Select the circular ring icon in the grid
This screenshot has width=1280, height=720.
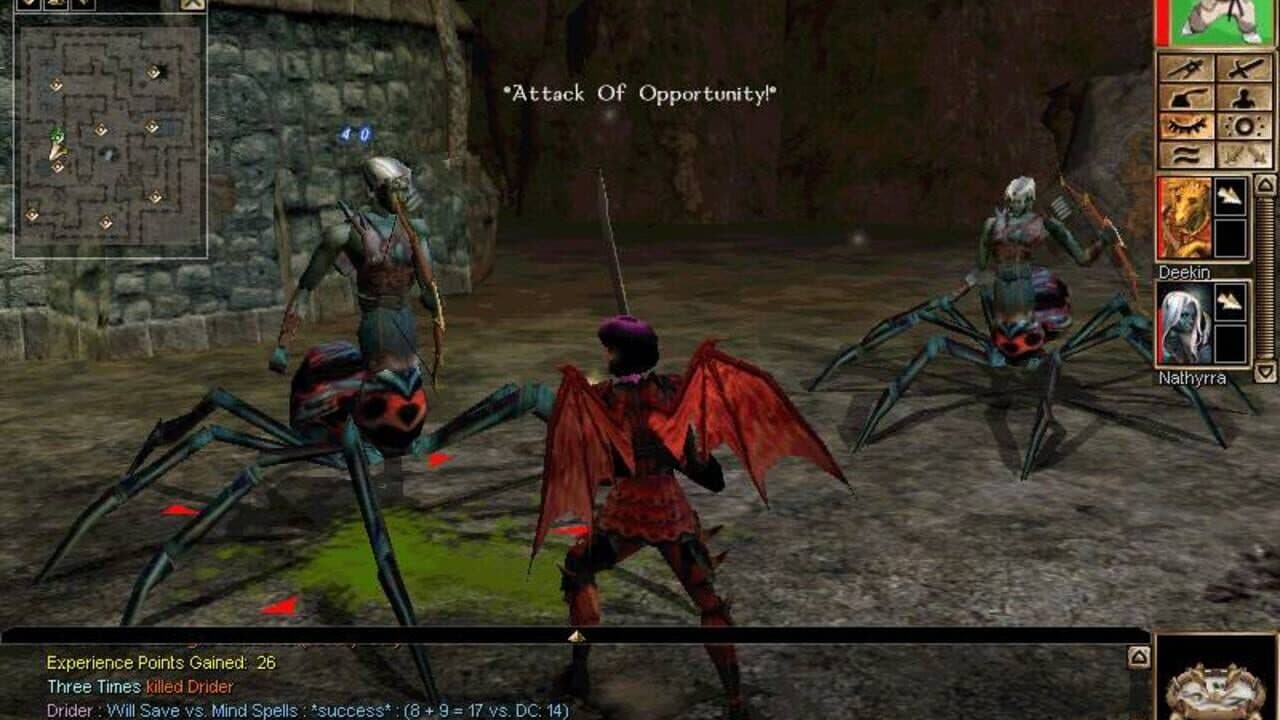point(1243,124)
